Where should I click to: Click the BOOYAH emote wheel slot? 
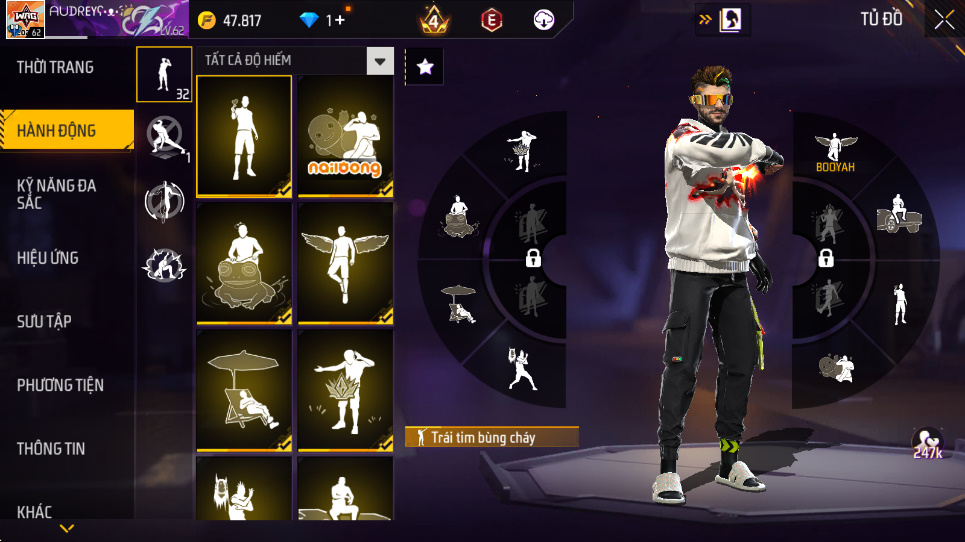point(835,152)
